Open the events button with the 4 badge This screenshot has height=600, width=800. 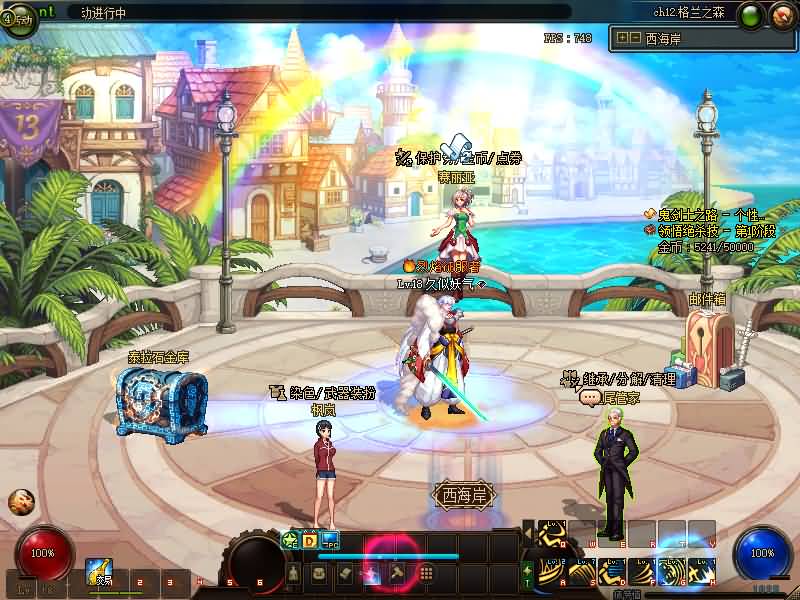(x=19, y=19)
